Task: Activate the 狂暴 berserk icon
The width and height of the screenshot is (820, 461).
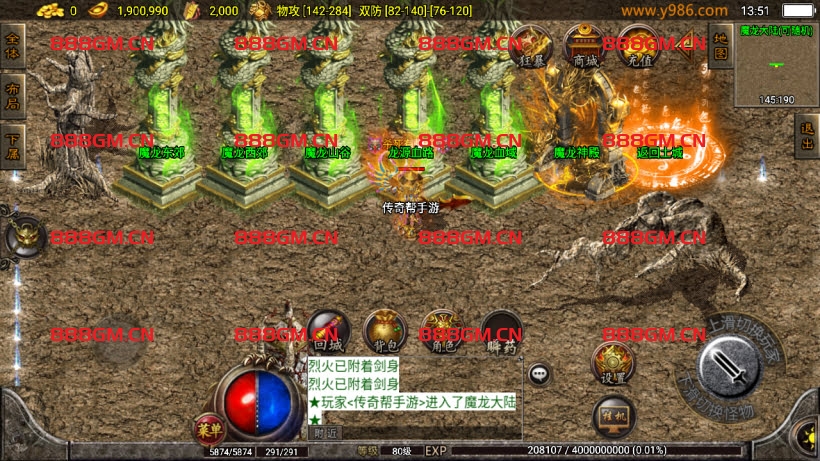Action: click(532, 46)
